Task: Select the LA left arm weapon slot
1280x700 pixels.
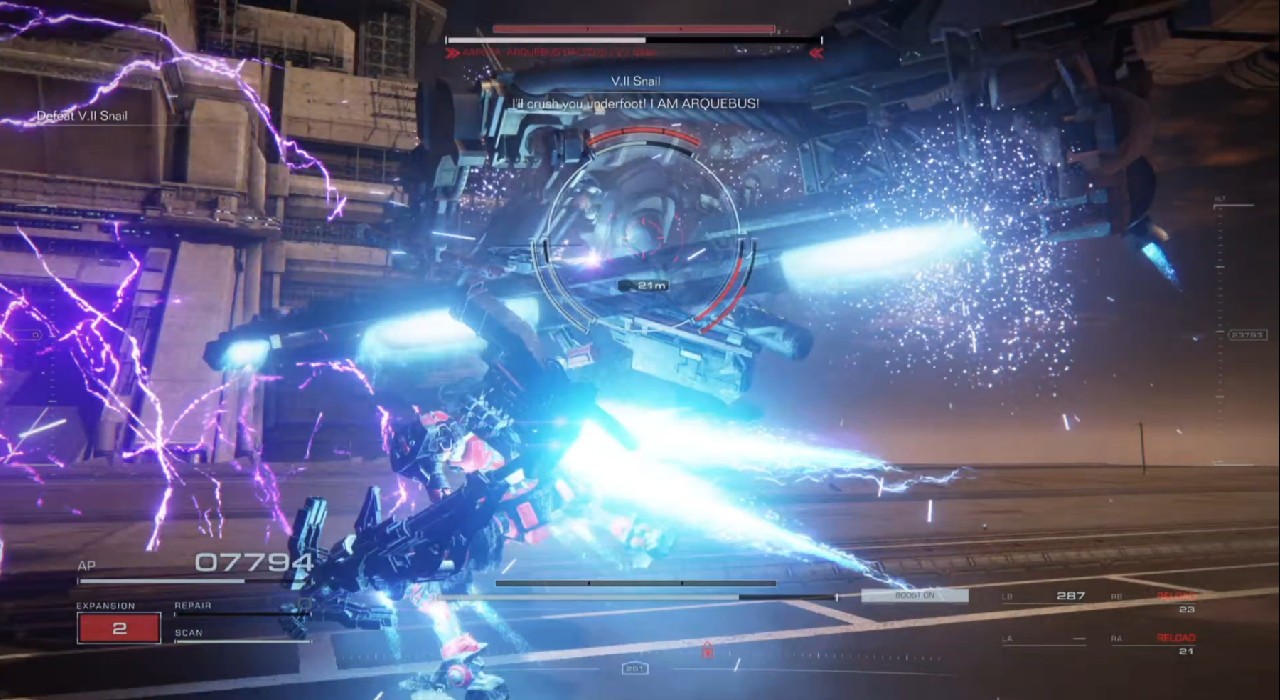Action: pyautogui.click(x=1044, y=639)
